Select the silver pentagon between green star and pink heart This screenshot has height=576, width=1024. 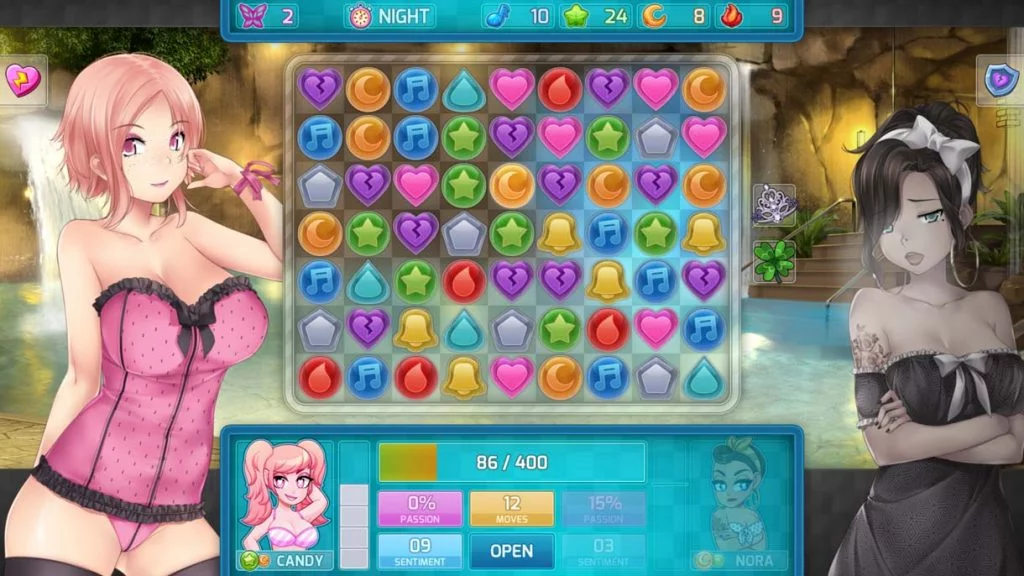click(656, 136)
